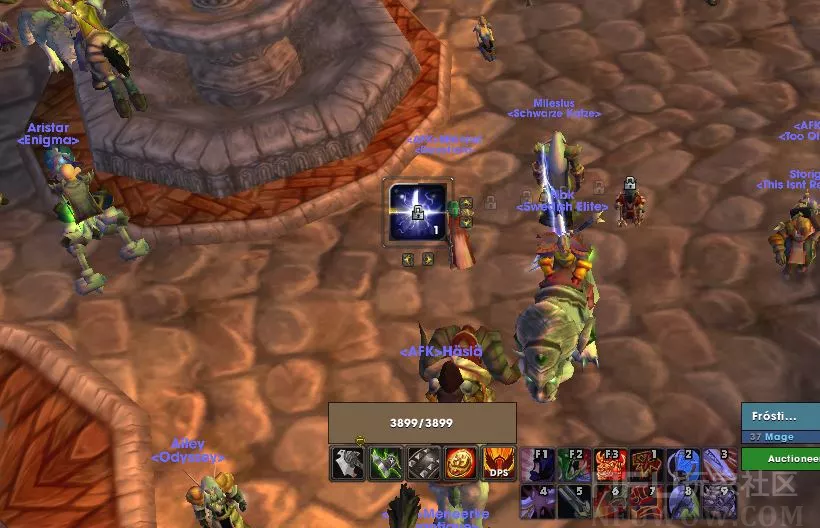Click the left arrow below the lightning icon
The image size is (820, 528).
(x=408, y=259)
